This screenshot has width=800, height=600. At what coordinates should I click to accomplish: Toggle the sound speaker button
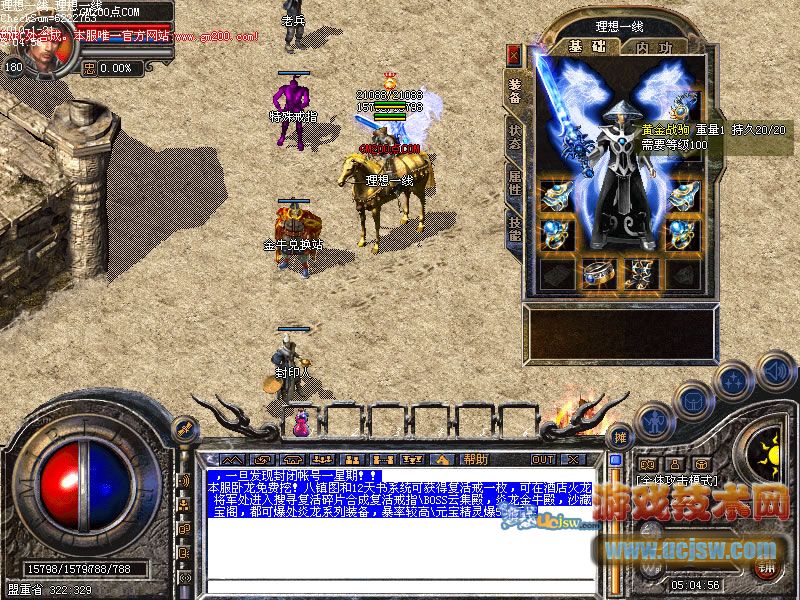tap(776, 370)
